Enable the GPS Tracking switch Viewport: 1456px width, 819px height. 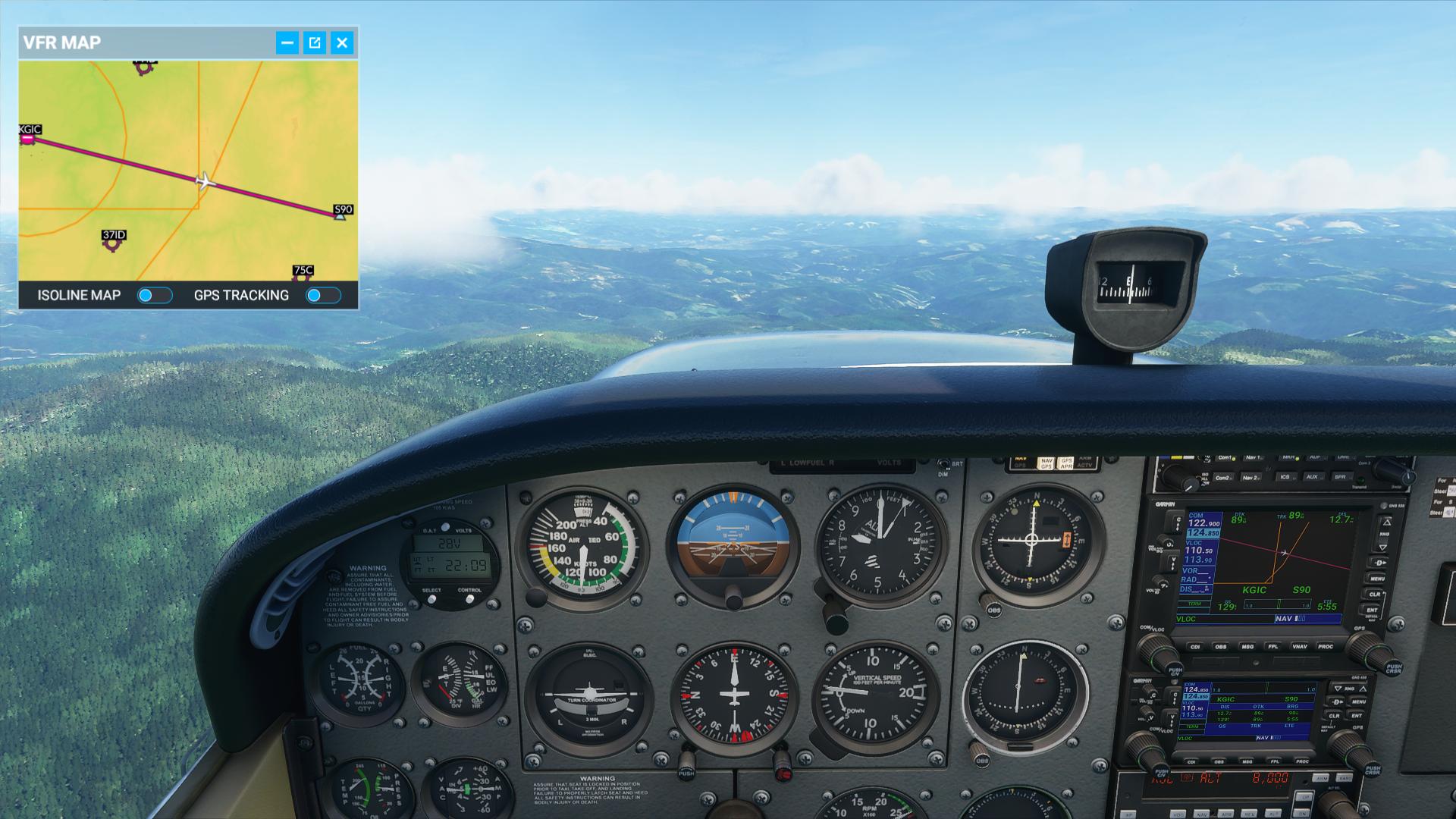coord(323,295)
